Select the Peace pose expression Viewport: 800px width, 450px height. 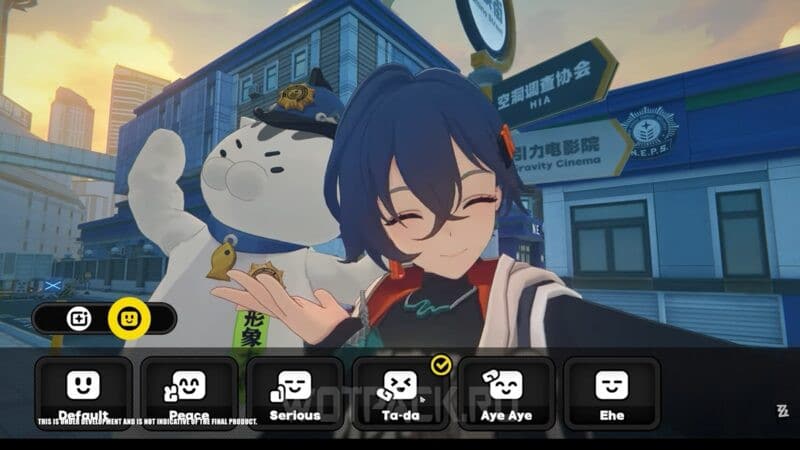[189, 392]
